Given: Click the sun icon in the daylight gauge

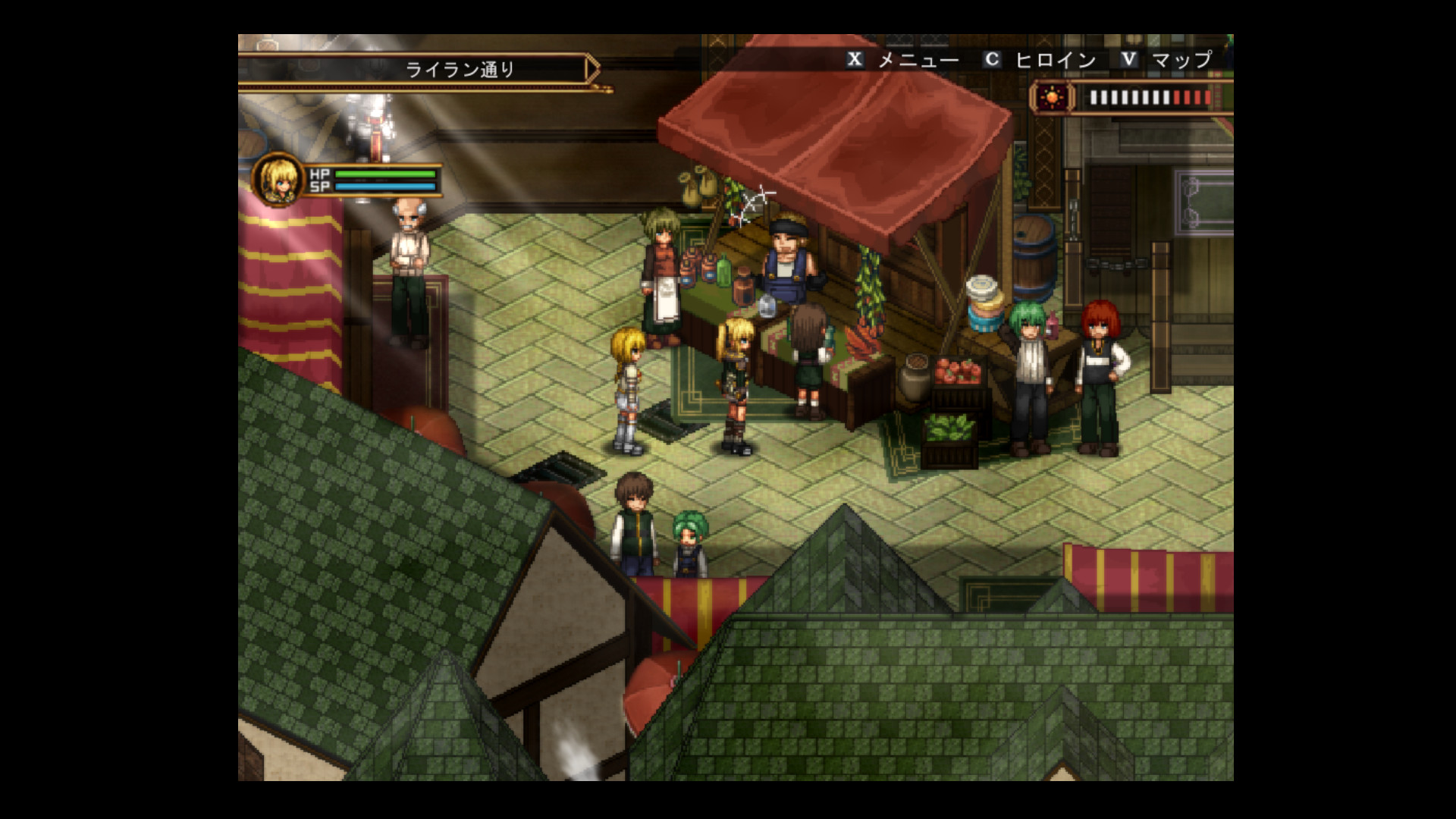Looking at the screenshot, I should (x=1053, y=98).
